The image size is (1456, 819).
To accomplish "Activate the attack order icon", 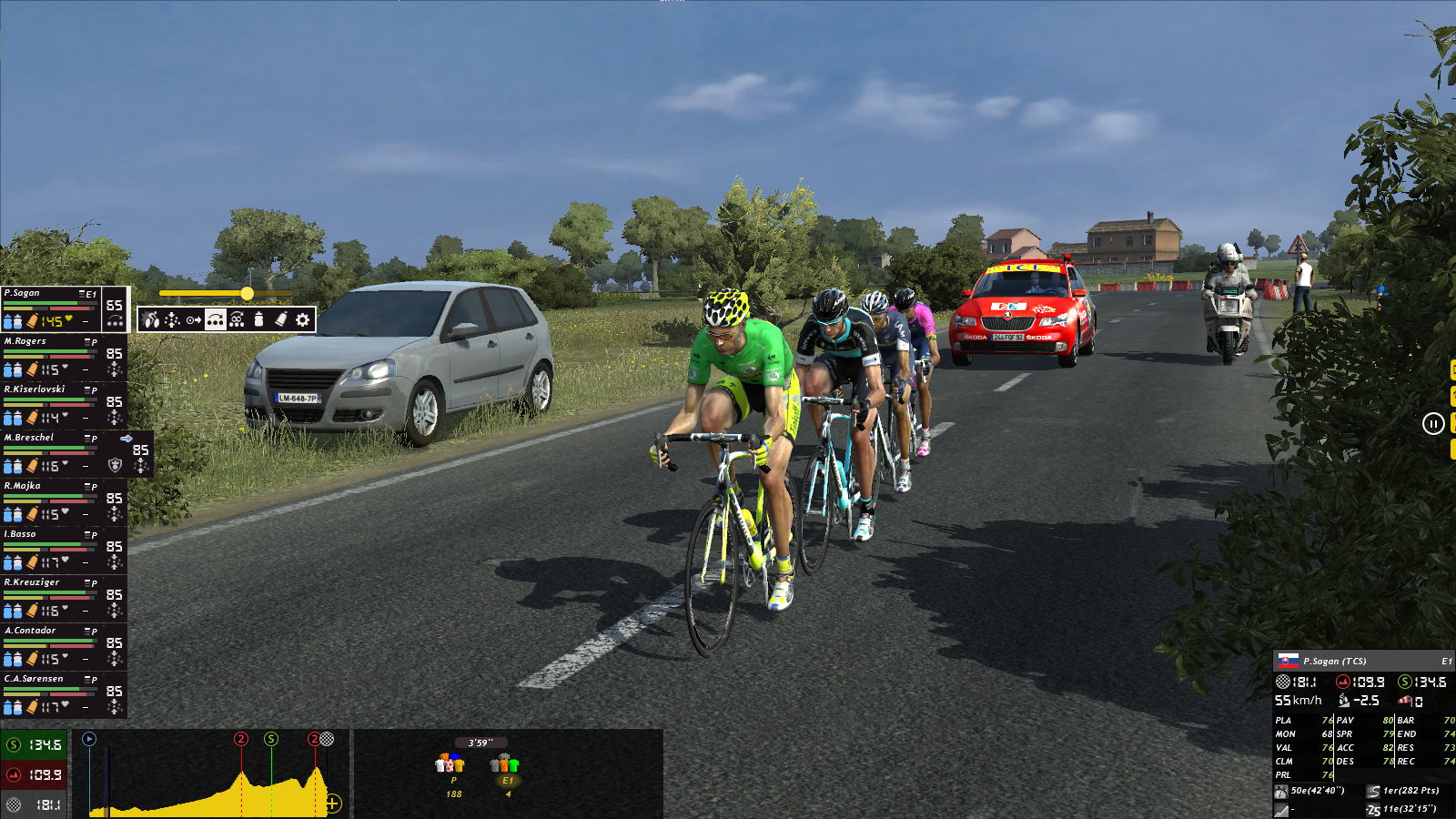I will pos(150,319).
